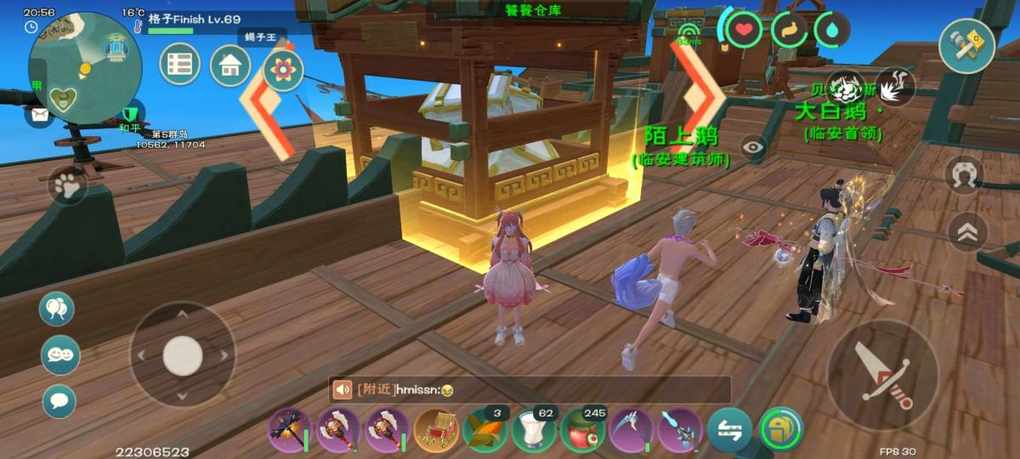Toggle the eye visibility icon
The width and height of the screenshot is (1020, 459).
coord(753,147)
